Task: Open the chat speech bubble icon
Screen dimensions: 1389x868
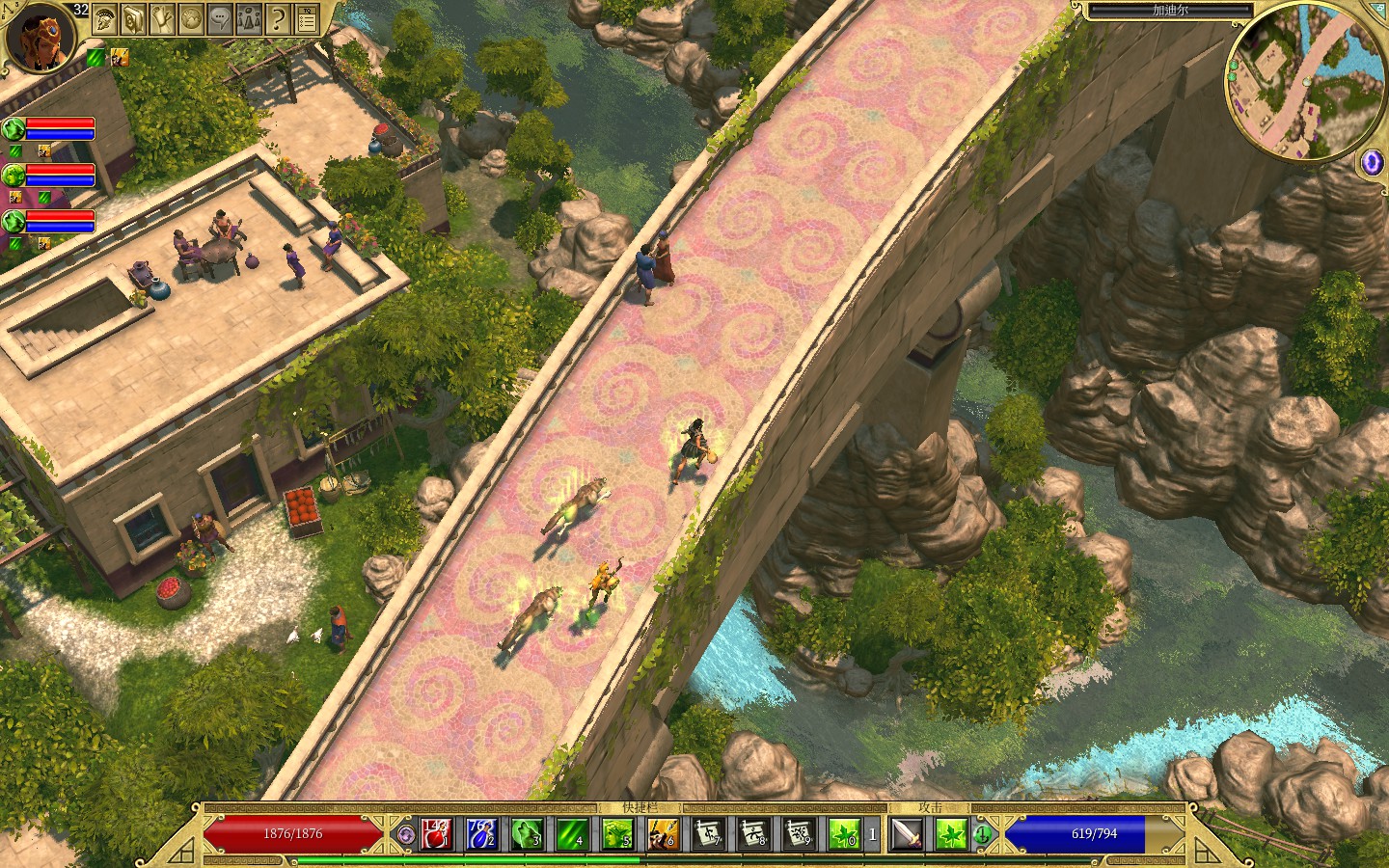Action: click(220, 17)
